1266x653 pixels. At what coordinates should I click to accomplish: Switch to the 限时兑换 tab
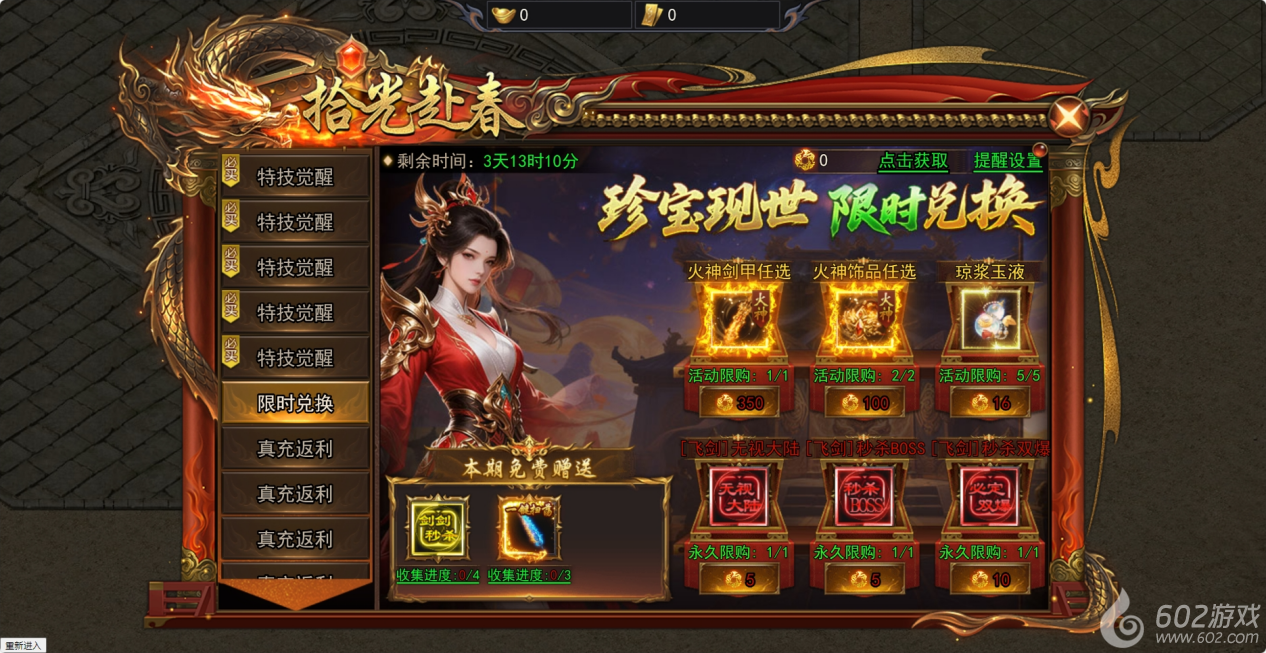295,404
